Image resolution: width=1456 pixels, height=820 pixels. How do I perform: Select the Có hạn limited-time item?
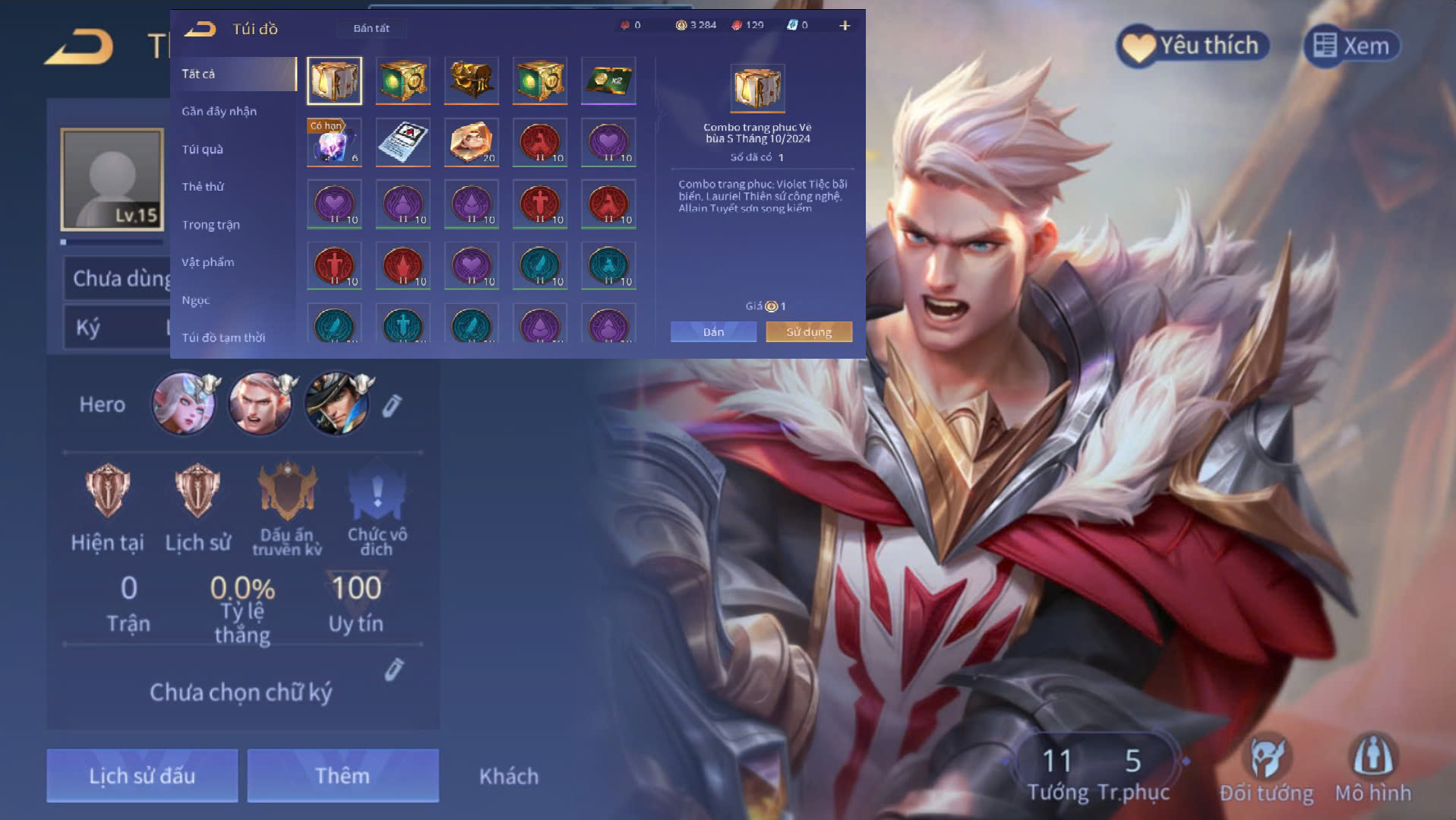334,142
